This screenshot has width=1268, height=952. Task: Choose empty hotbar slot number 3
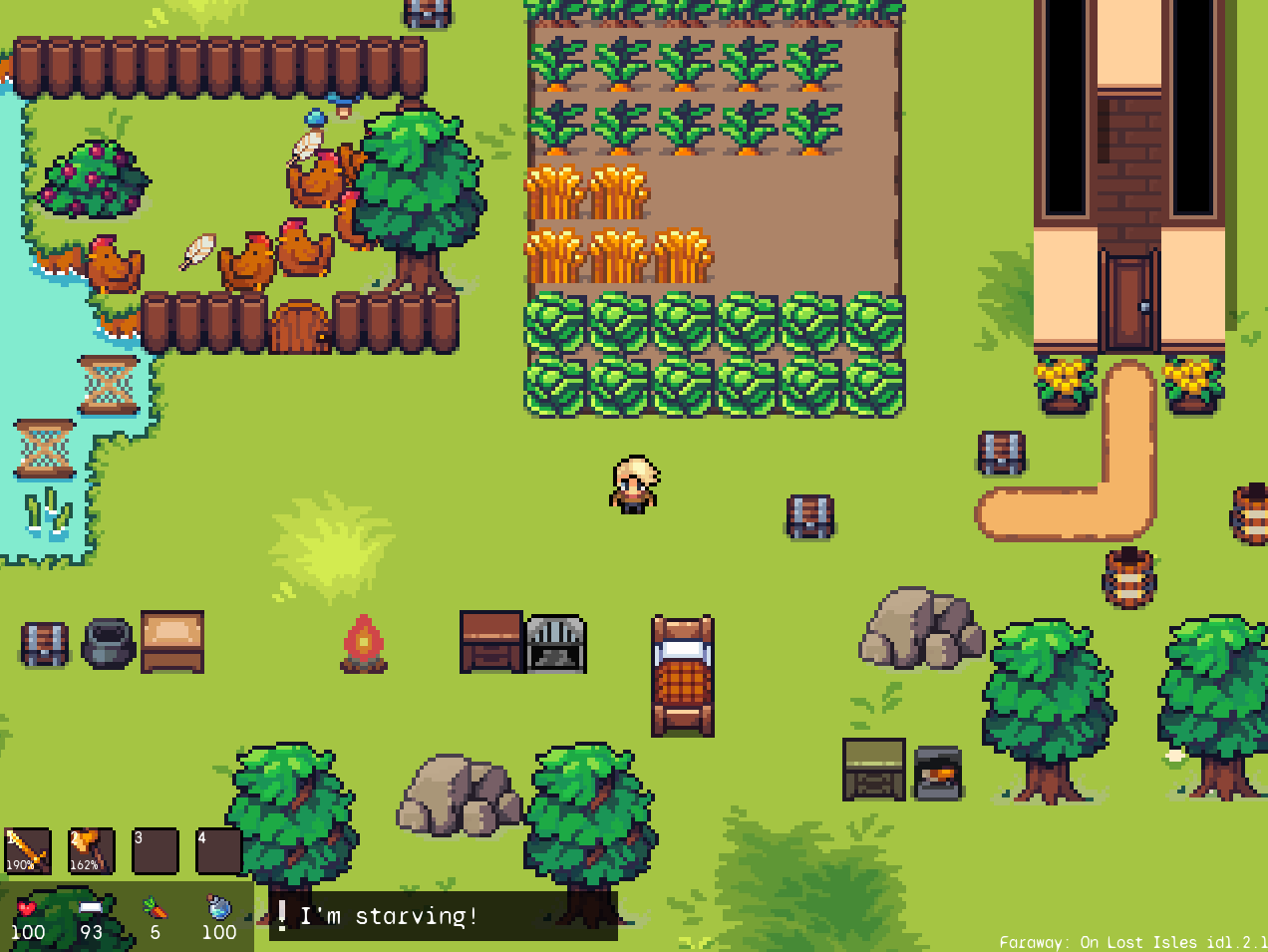click(155, 850)
